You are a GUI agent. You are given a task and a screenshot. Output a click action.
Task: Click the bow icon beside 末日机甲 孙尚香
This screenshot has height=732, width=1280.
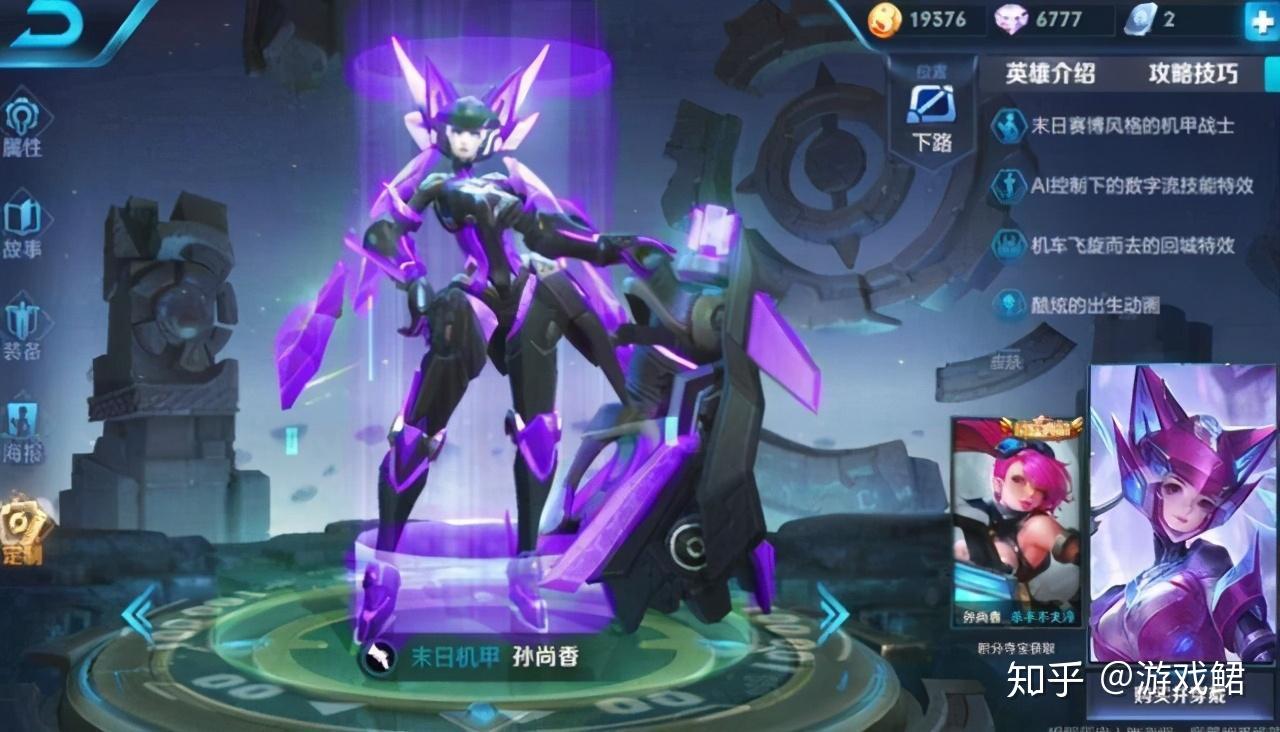pyautogui.click(x=378, y=658)
